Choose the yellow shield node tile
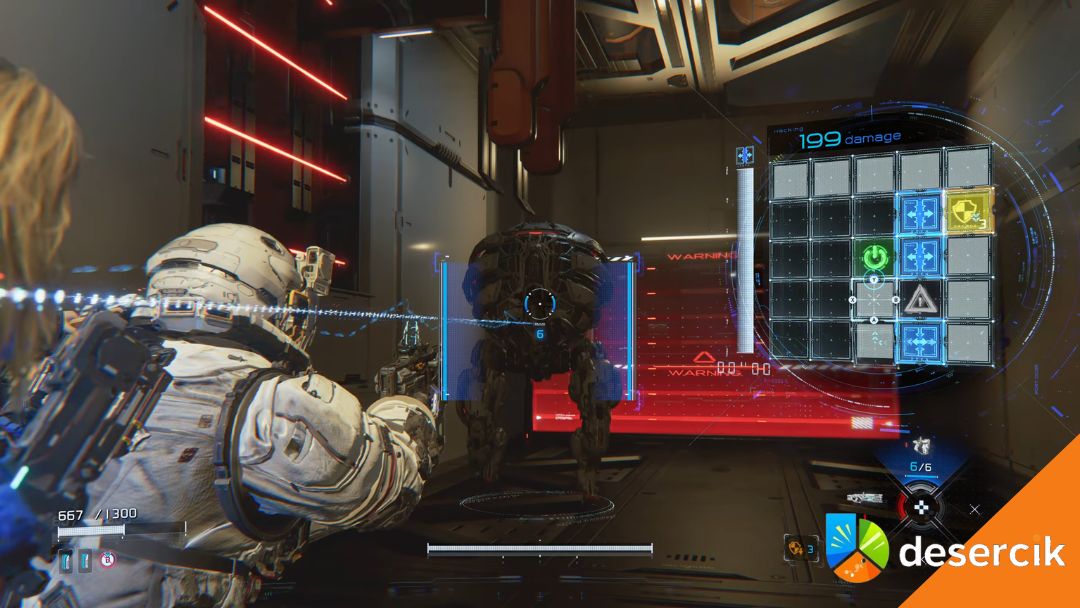Image resolution: width=1080 pixels, height=608 pixels. click(966, 212)
